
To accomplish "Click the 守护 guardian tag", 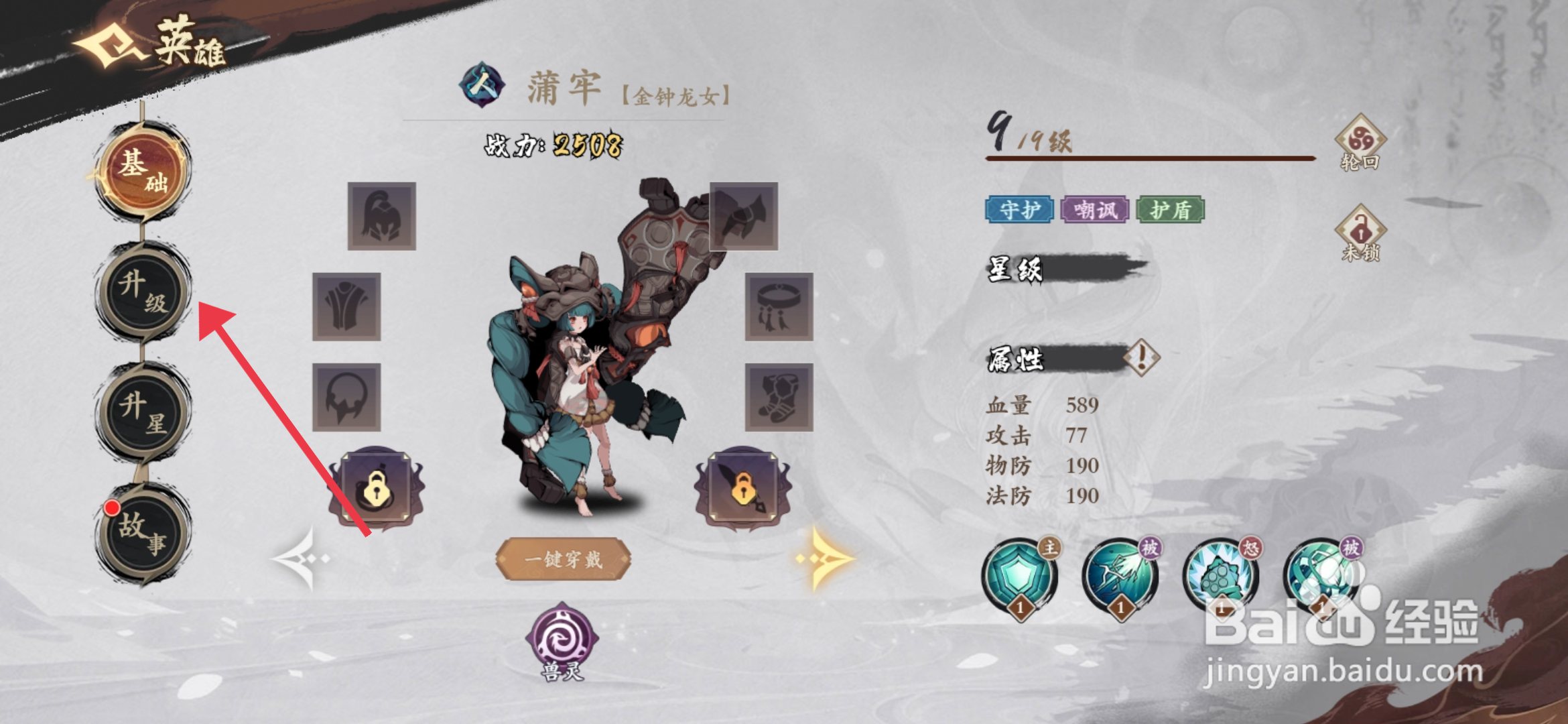I will [1020, 209].
